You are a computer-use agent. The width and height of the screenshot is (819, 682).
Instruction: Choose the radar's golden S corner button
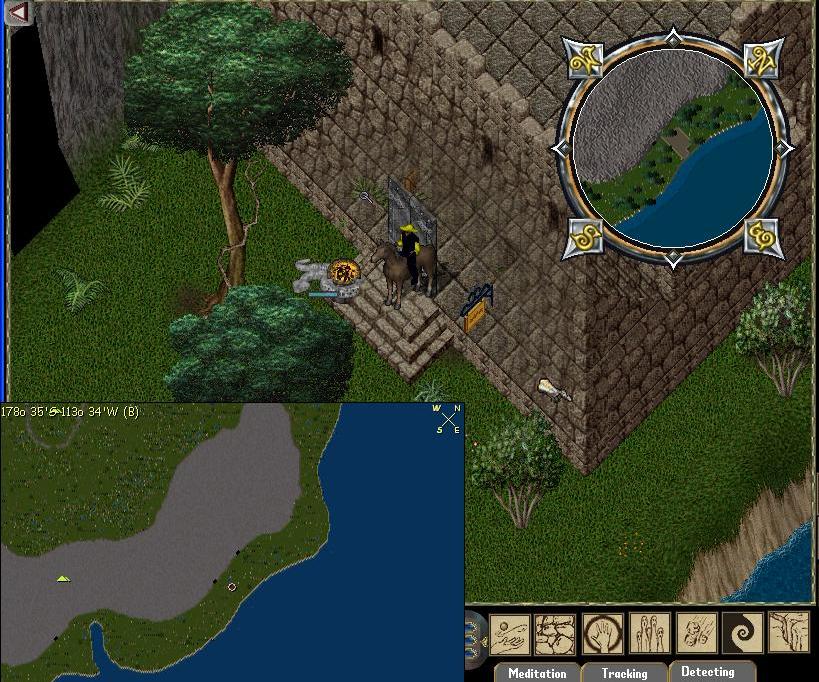pos(585,239)
